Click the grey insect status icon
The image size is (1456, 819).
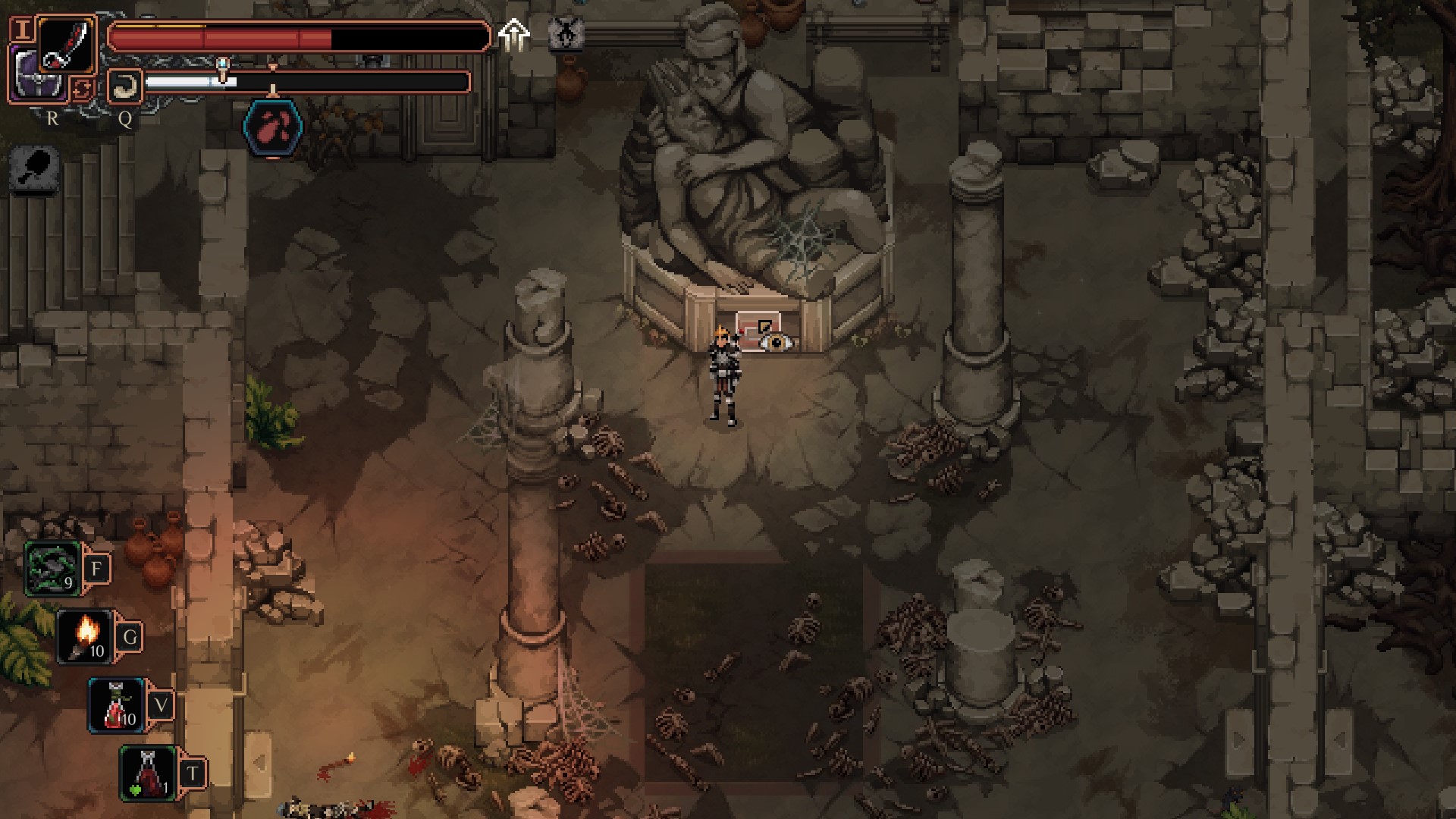[x=565, y=34]
